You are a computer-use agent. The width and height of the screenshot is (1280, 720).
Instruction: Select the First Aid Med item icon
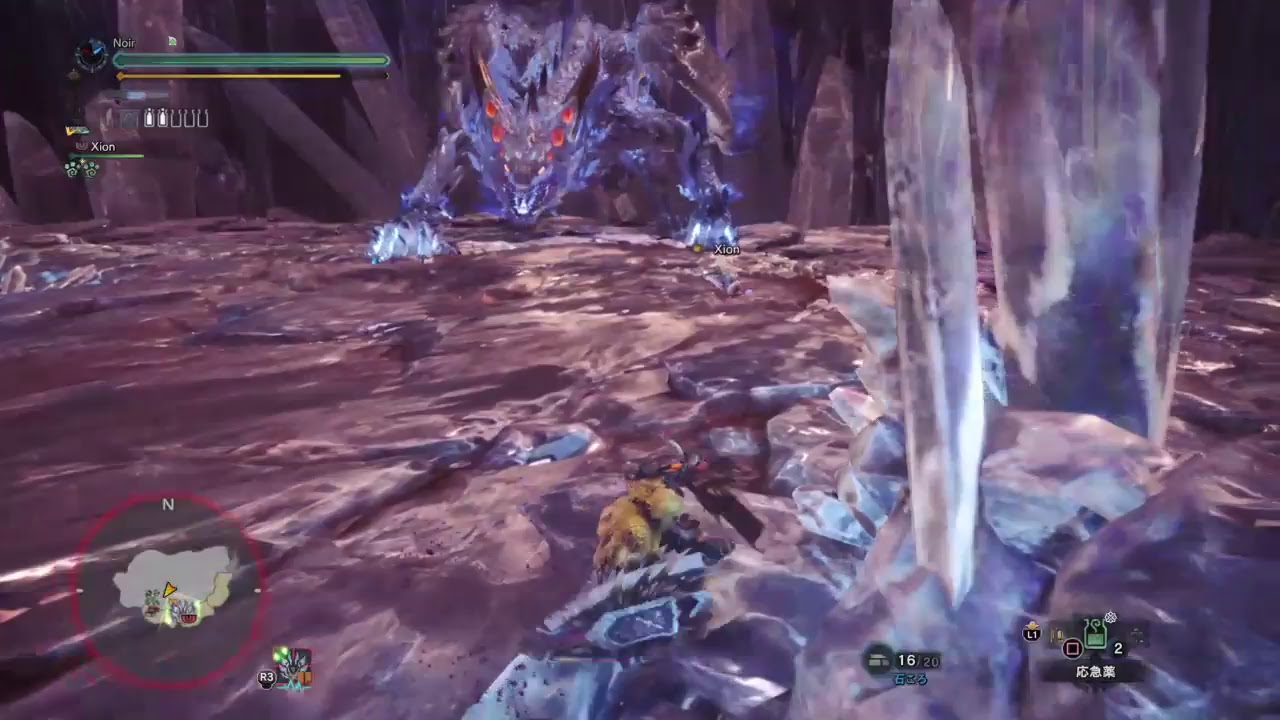pyautogui.click(x=1094, y=635)
